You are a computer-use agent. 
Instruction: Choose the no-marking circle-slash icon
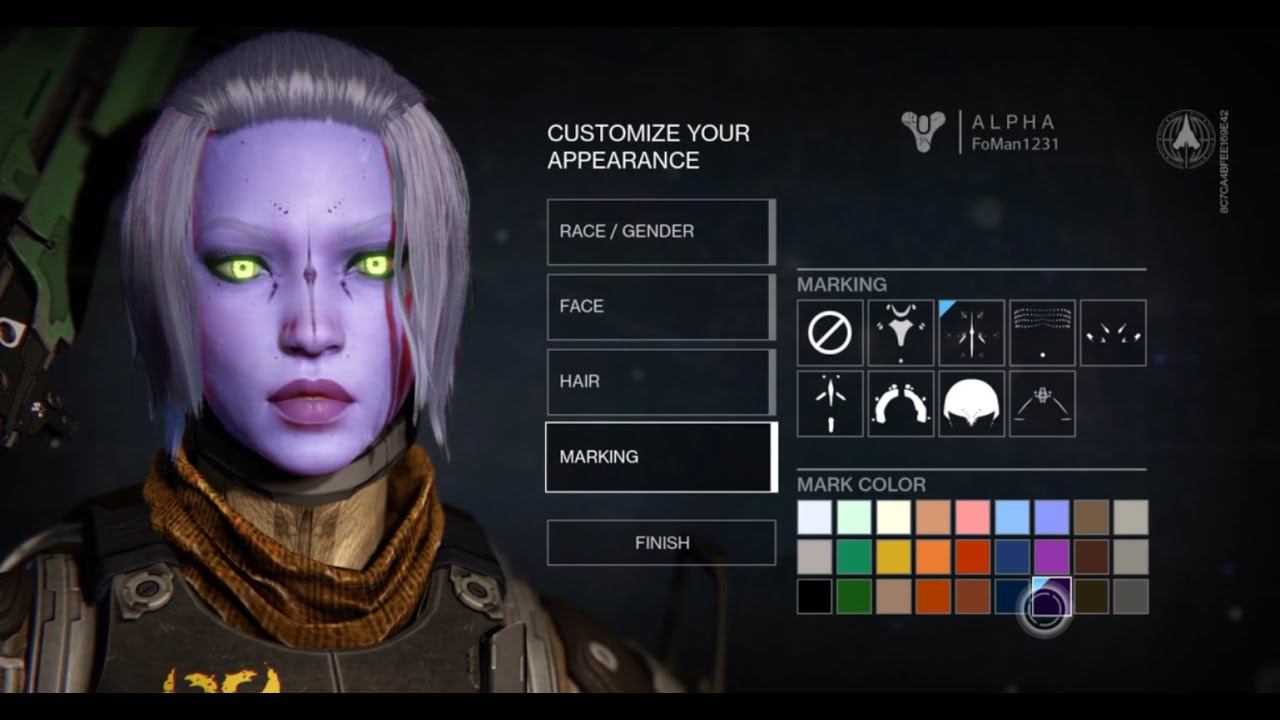830,333
